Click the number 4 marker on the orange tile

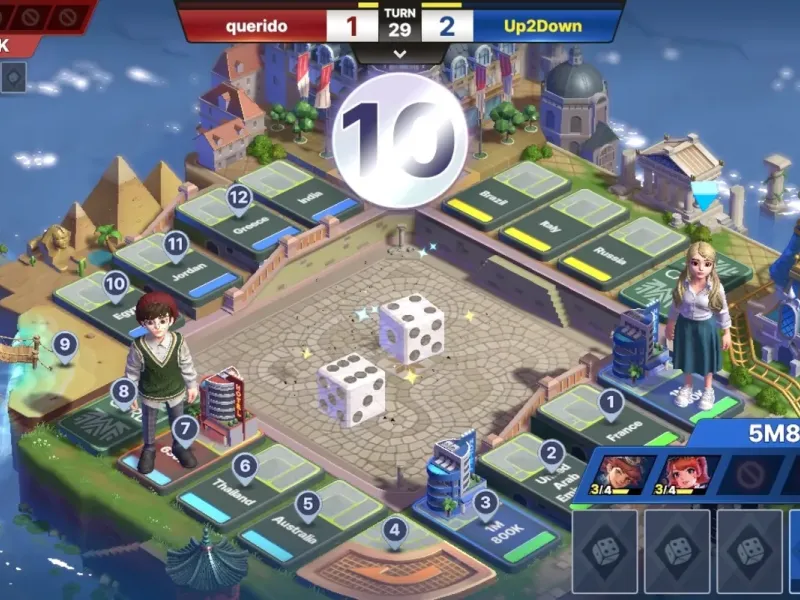pos(395,530)
